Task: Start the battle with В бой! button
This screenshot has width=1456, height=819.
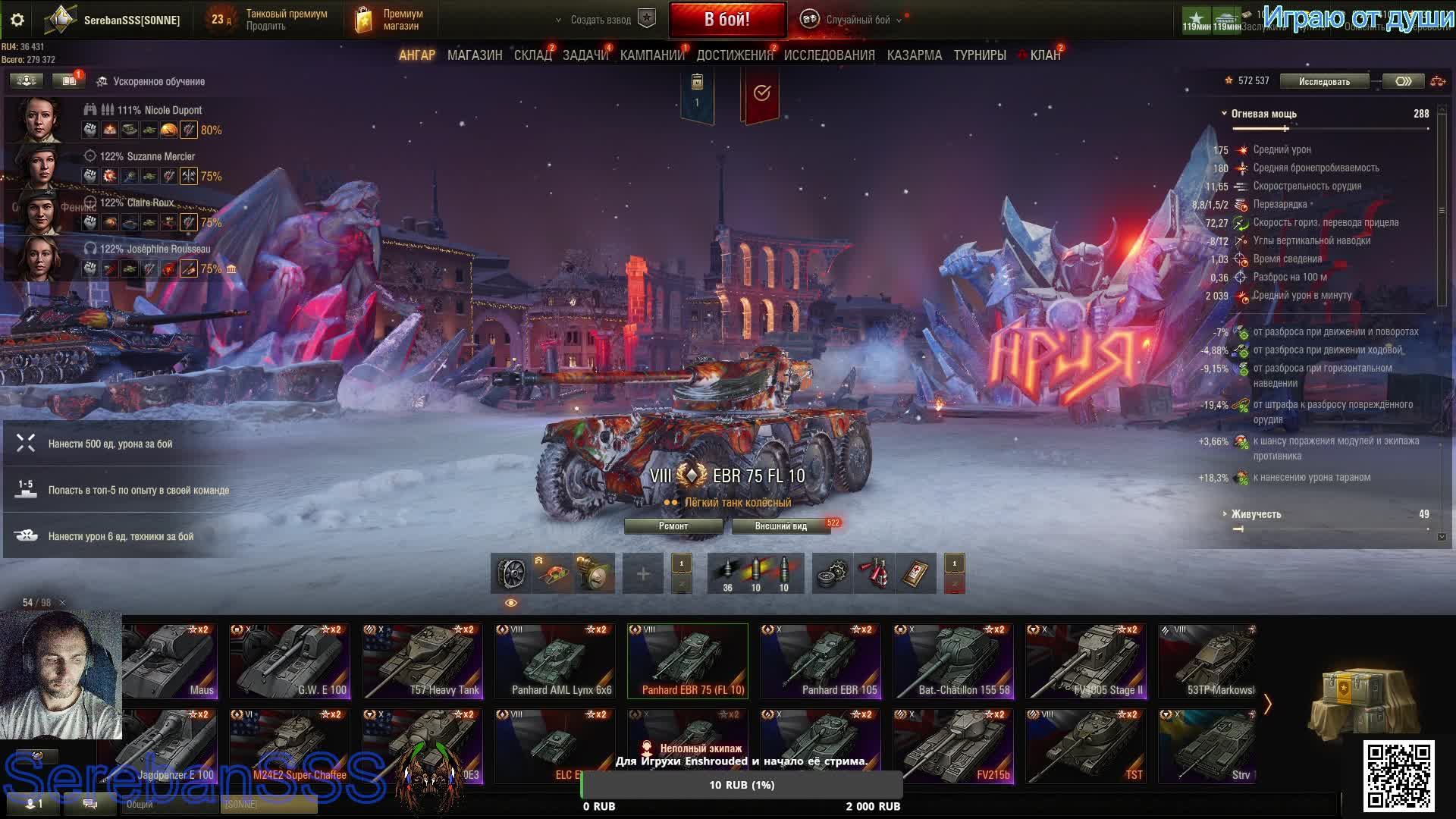Action: click(x=726, y=20)
